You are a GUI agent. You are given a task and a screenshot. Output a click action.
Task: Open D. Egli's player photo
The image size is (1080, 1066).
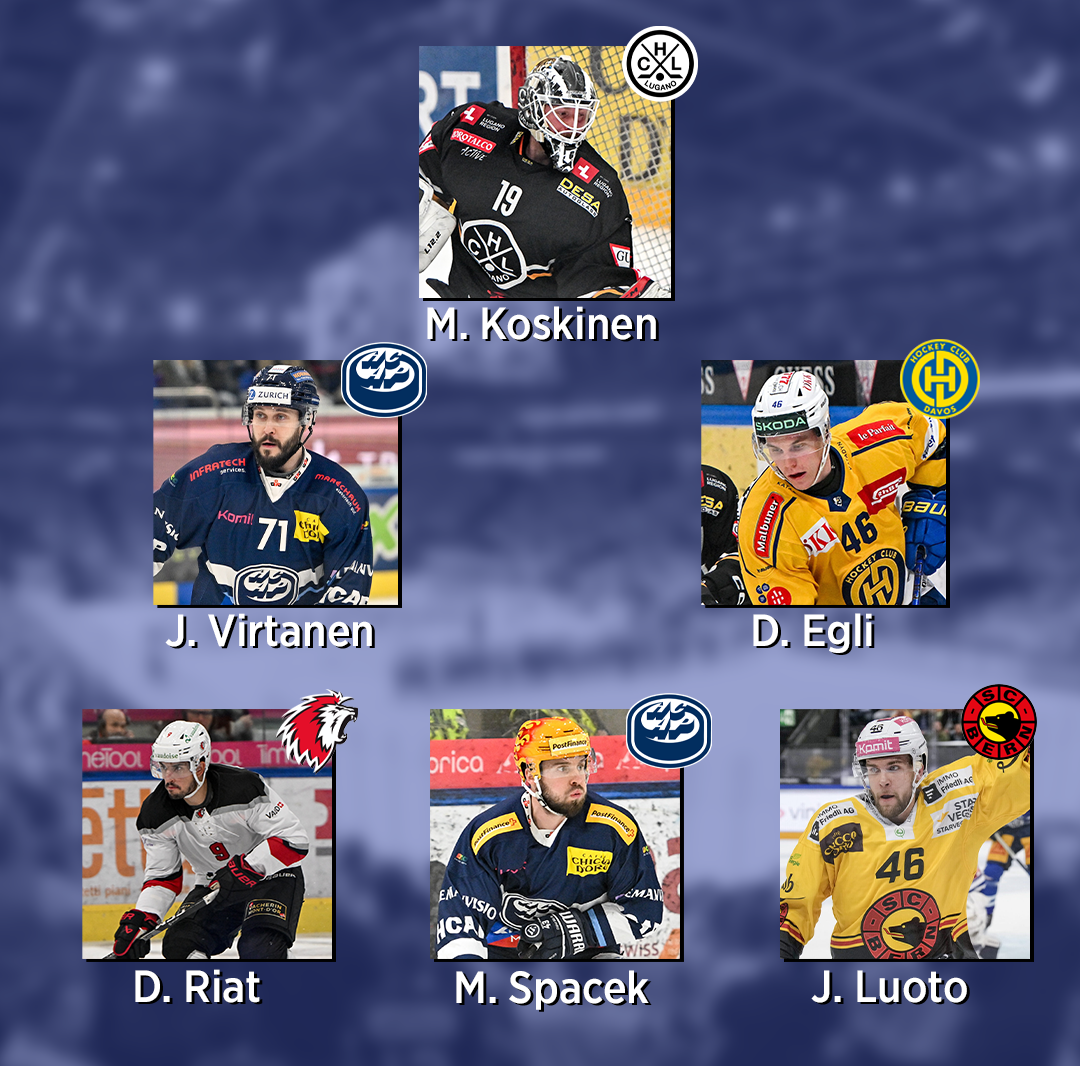click(x=824, y=483)
